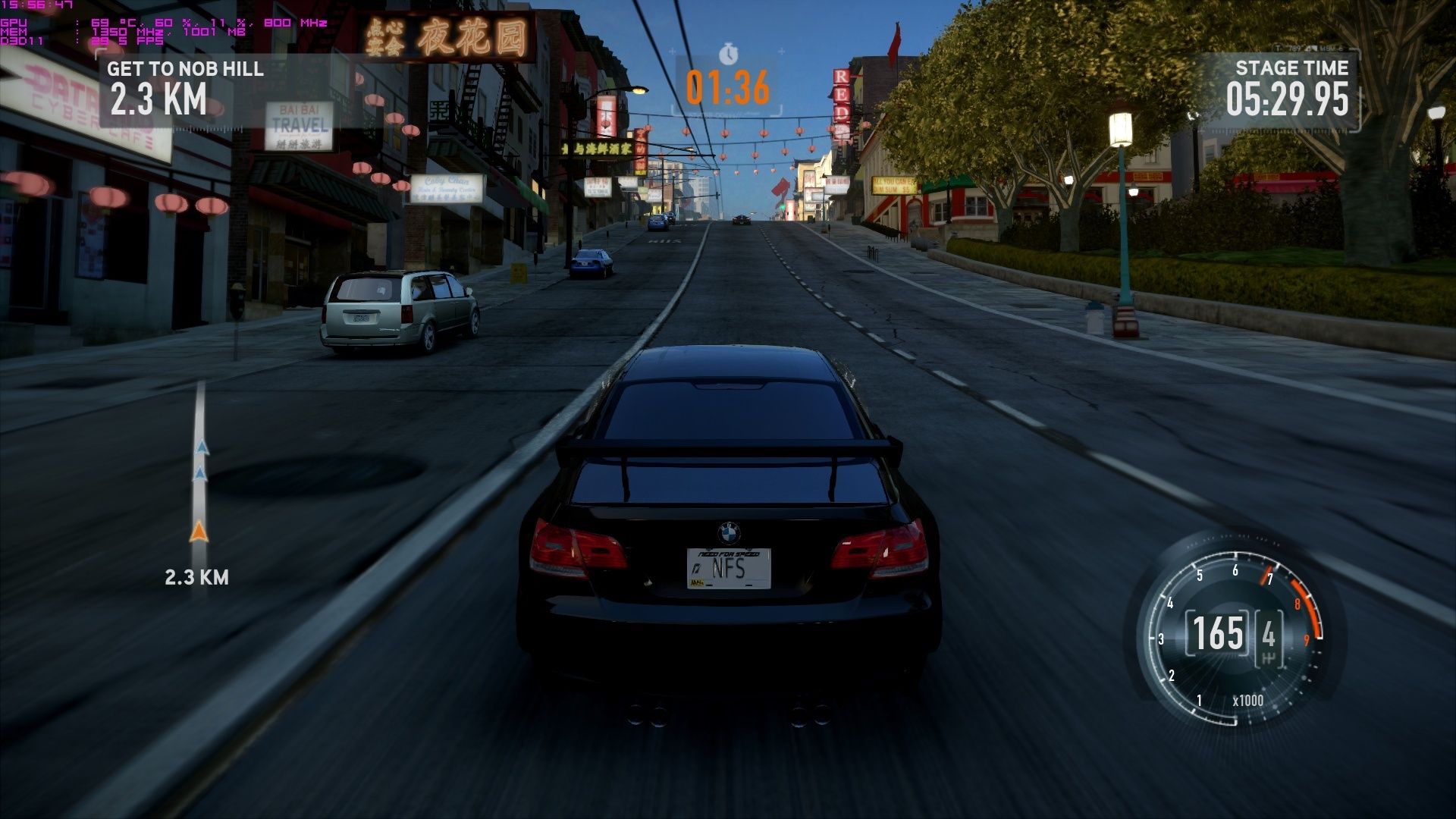The width and height of the screenshot is (1456, 819).
Task: Click the stopwatch icon above the countdown
Action: pos(728,54)
